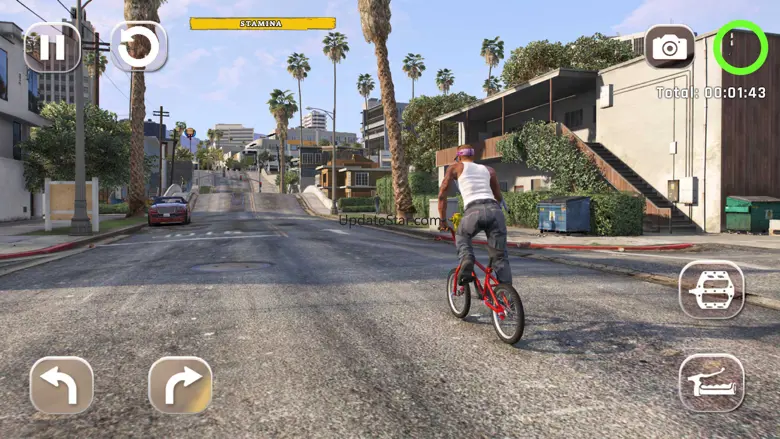Tap the bike pedal button

point(711,290)
